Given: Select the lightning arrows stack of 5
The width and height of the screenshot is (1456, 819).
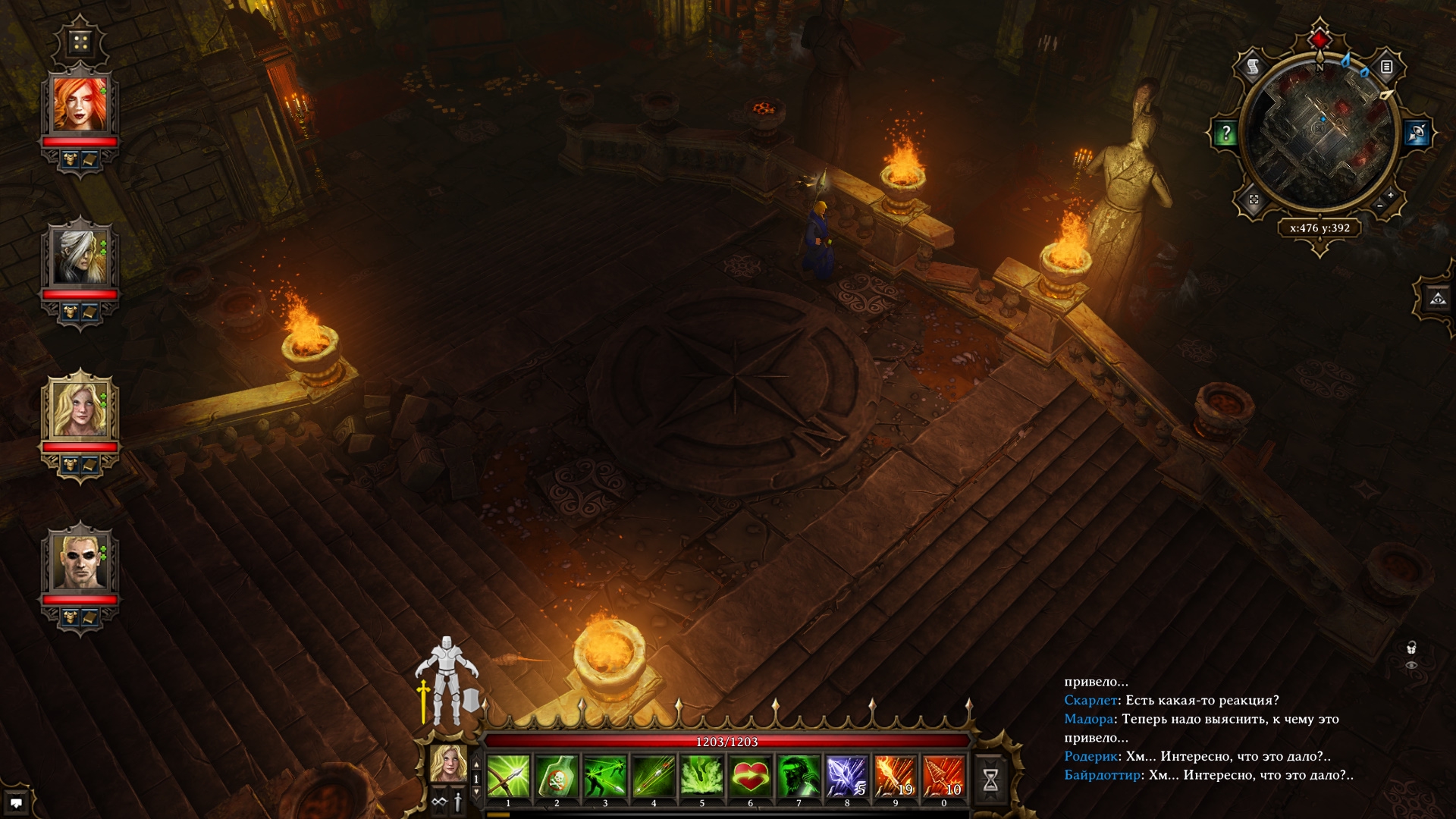Looking at the screenshot, I should point(847,777).
